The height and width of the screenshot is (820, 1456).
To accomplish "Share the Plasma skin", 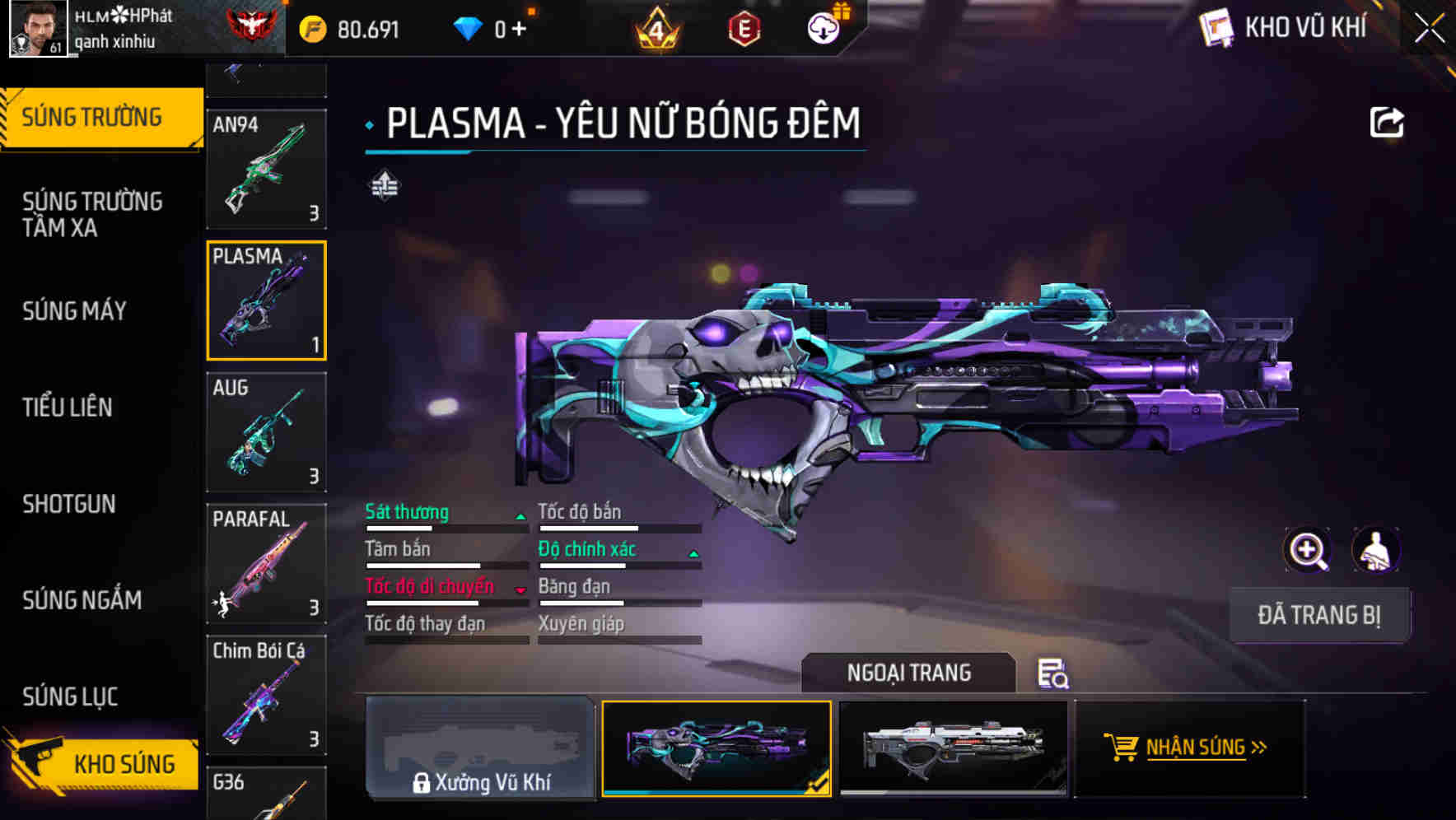I will click(x=1386, y=123).
